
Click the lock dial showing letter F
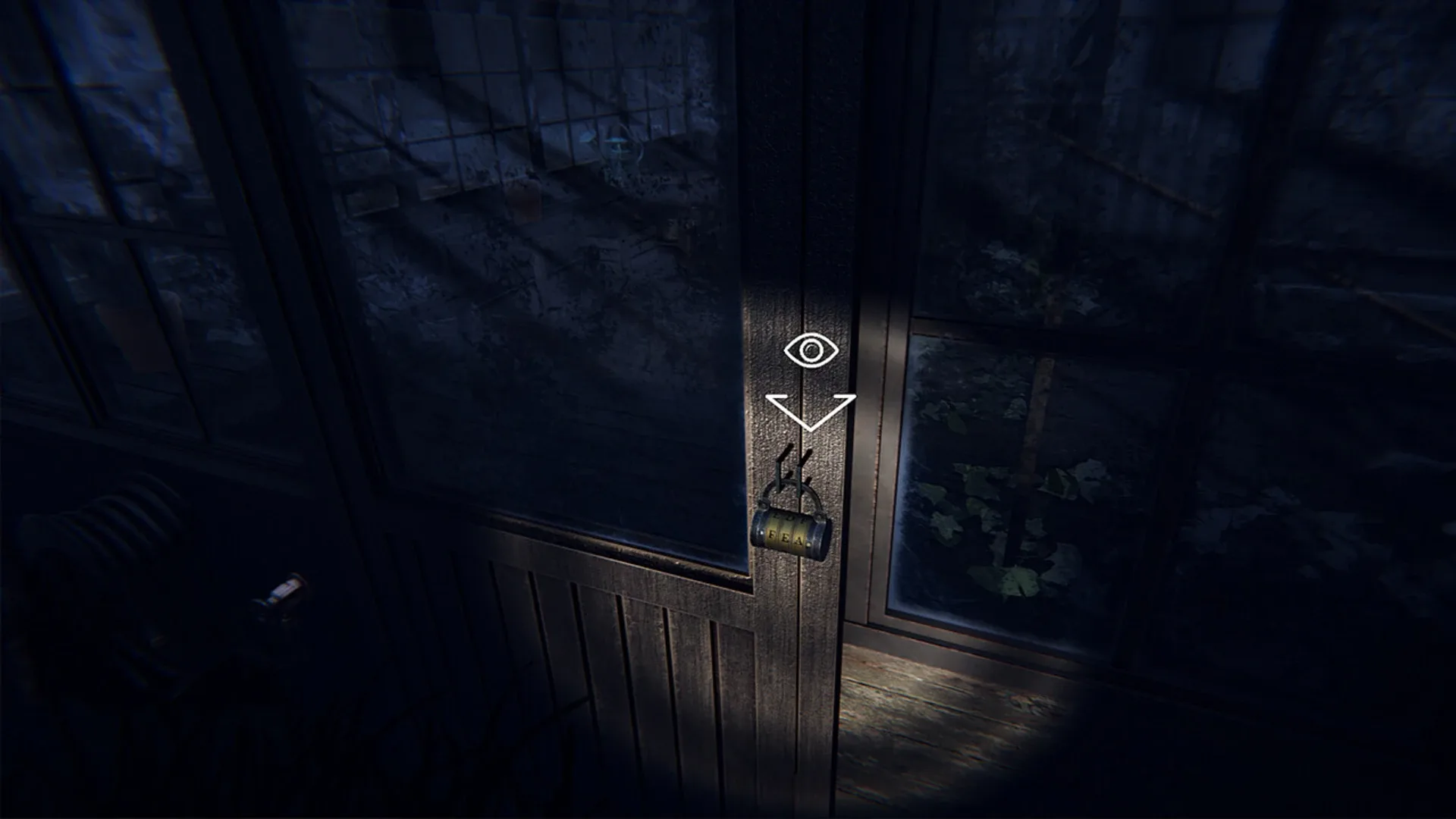coord(772,535)
